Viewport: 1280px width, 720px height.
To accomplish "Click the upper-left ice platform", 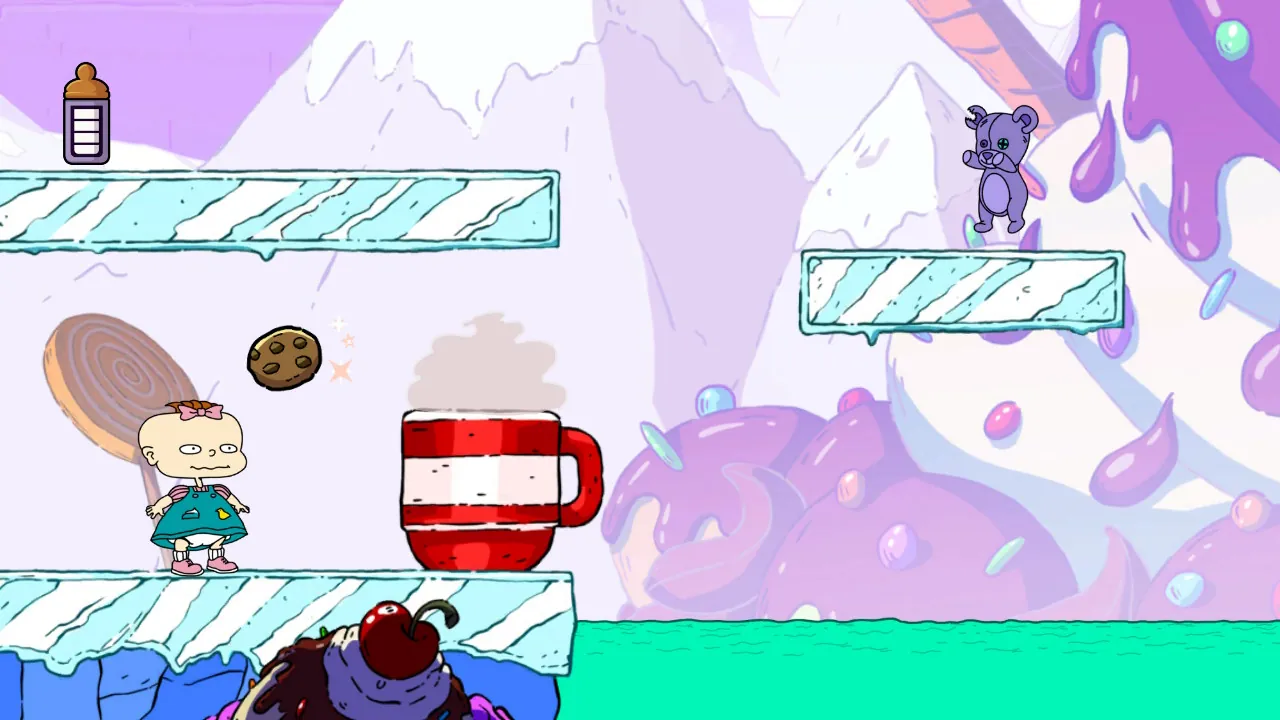I will coord(280,210).
